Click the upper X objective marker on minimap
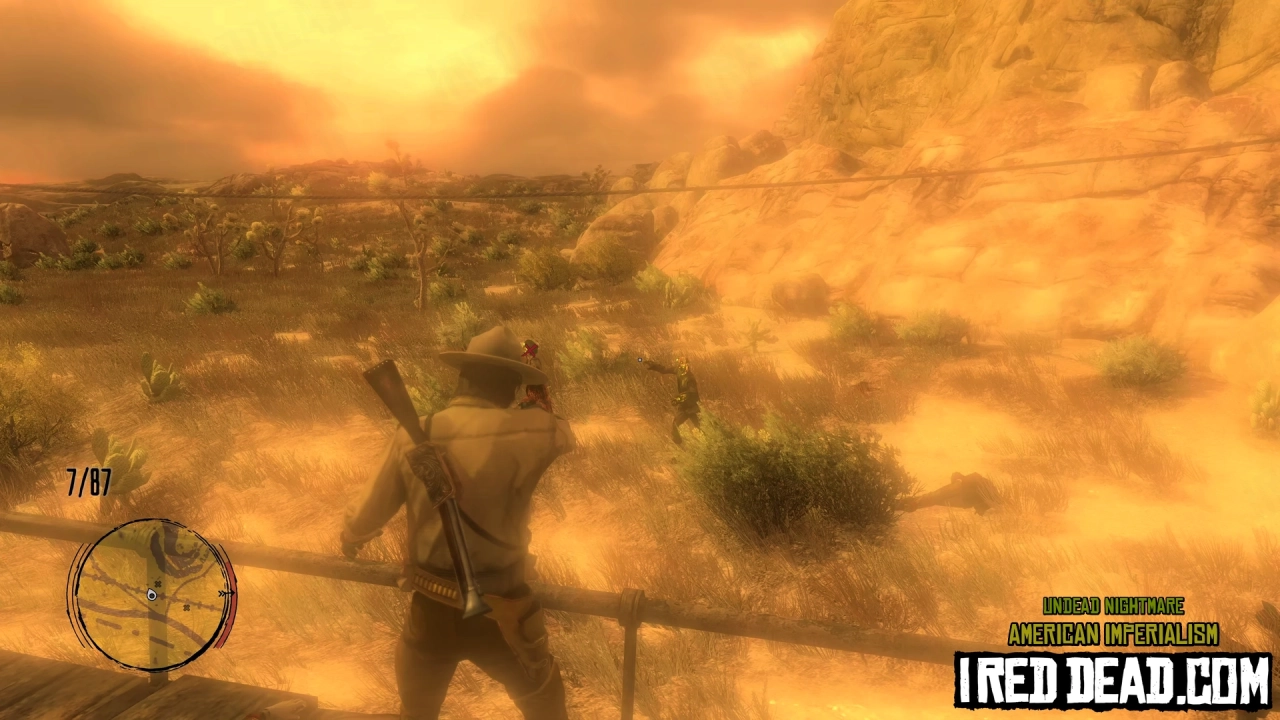1280x720 pixels. pyautogui.click(x=158, y=582)
